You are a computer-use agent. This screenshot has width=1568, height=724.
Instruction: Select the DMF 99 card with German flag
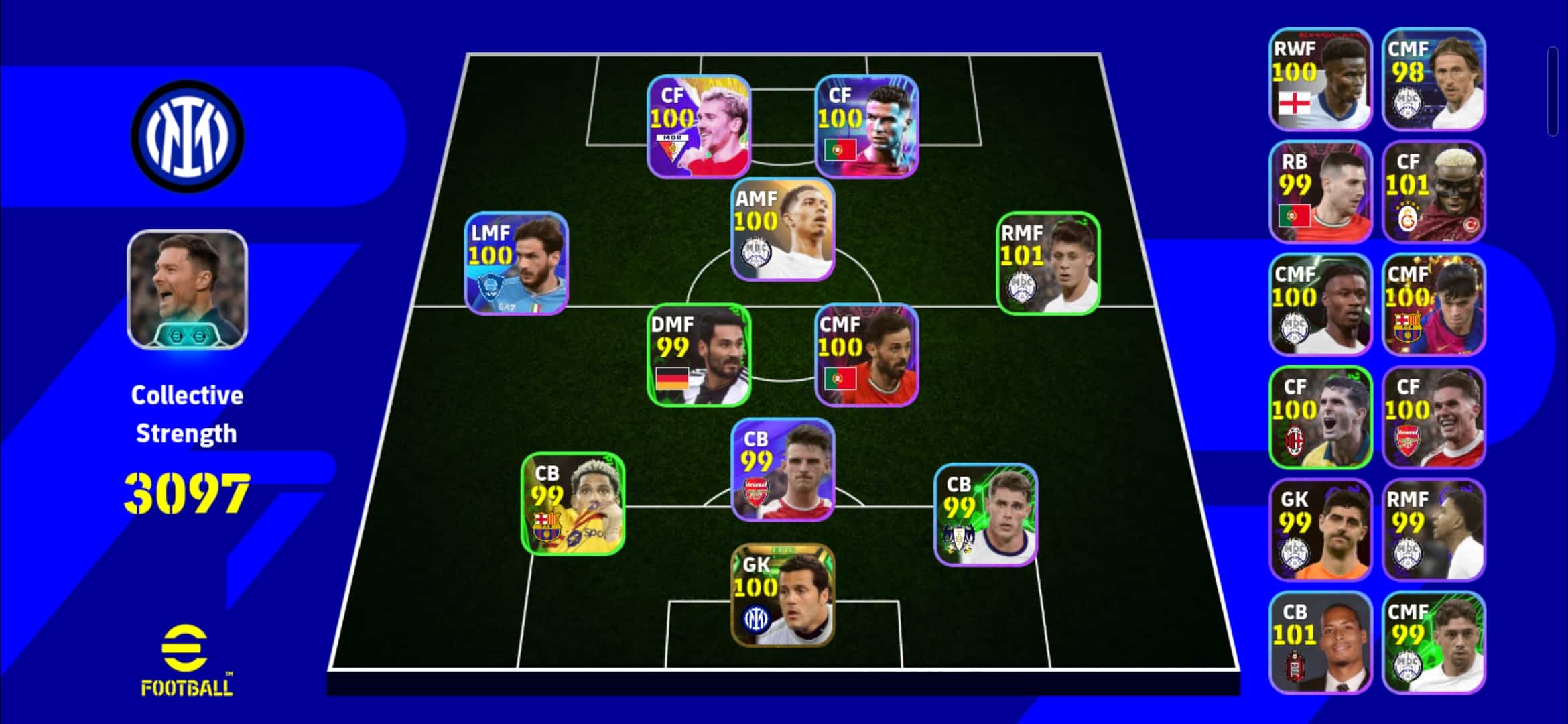(x=699, y=355)
